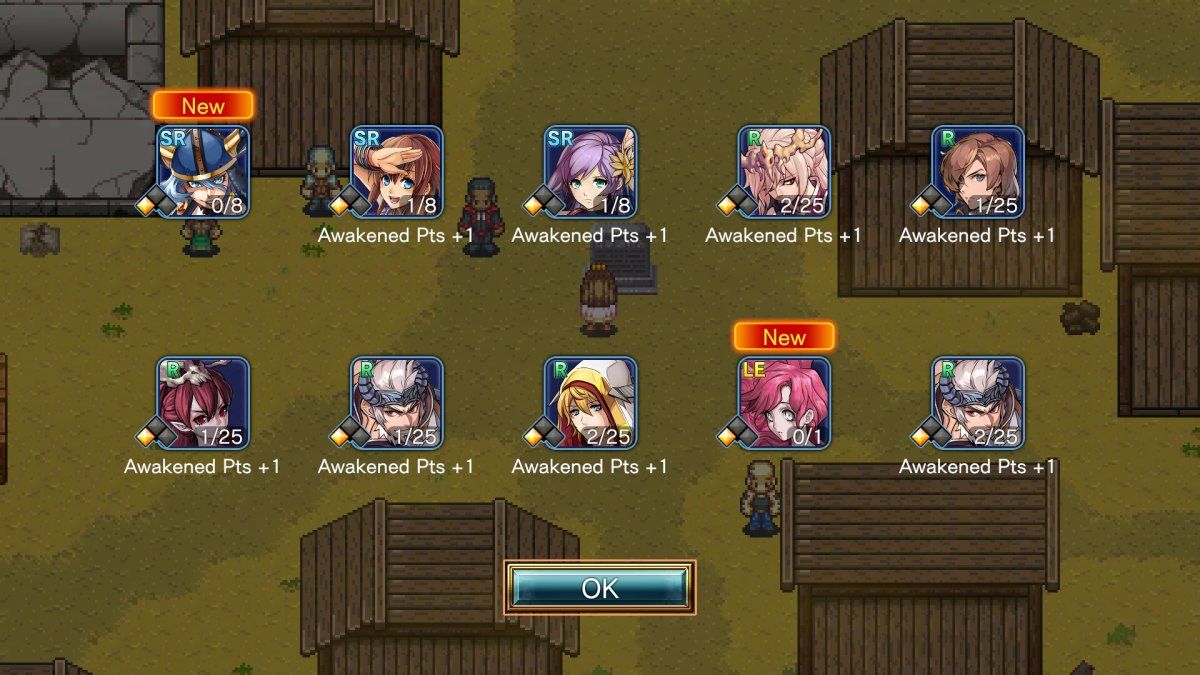
Task: Select the R brown-haired character showing 1/25
Action: 978,171
